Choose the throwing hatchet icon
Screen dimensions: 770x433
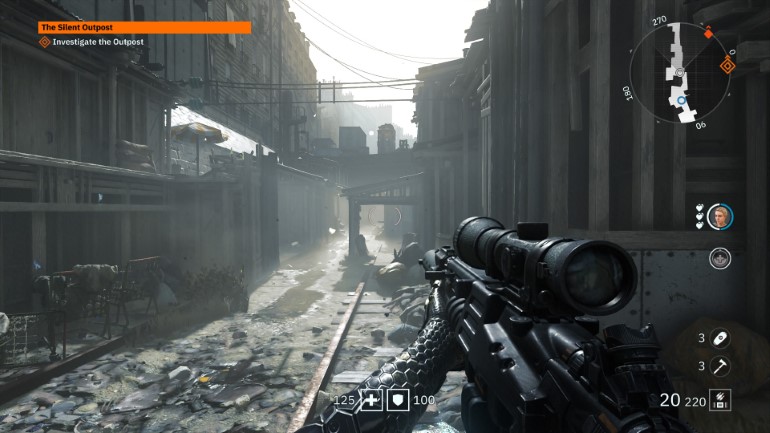point(719,366)
